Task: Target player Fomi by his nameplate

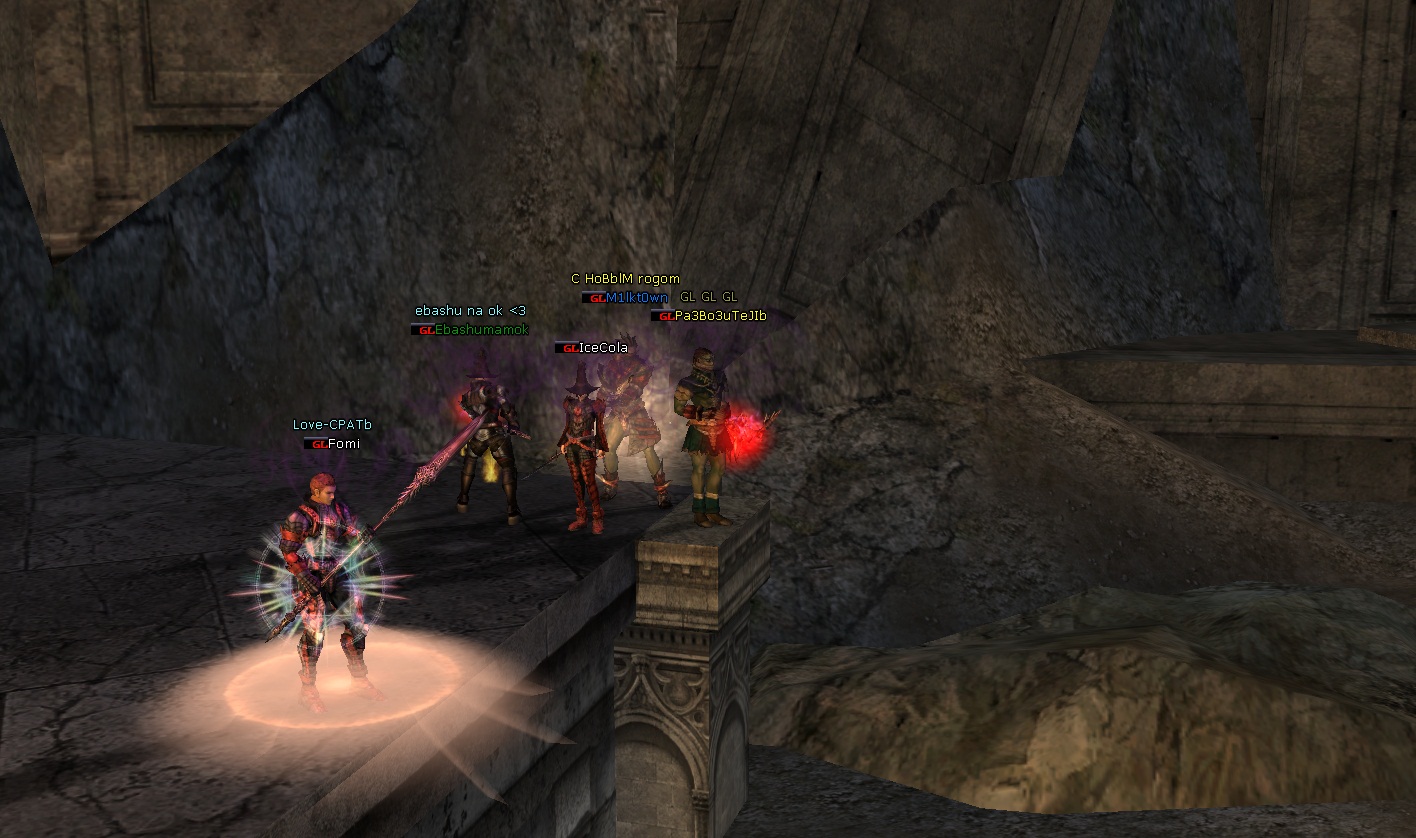Action: pyautogui.click(x=343, y=444)
